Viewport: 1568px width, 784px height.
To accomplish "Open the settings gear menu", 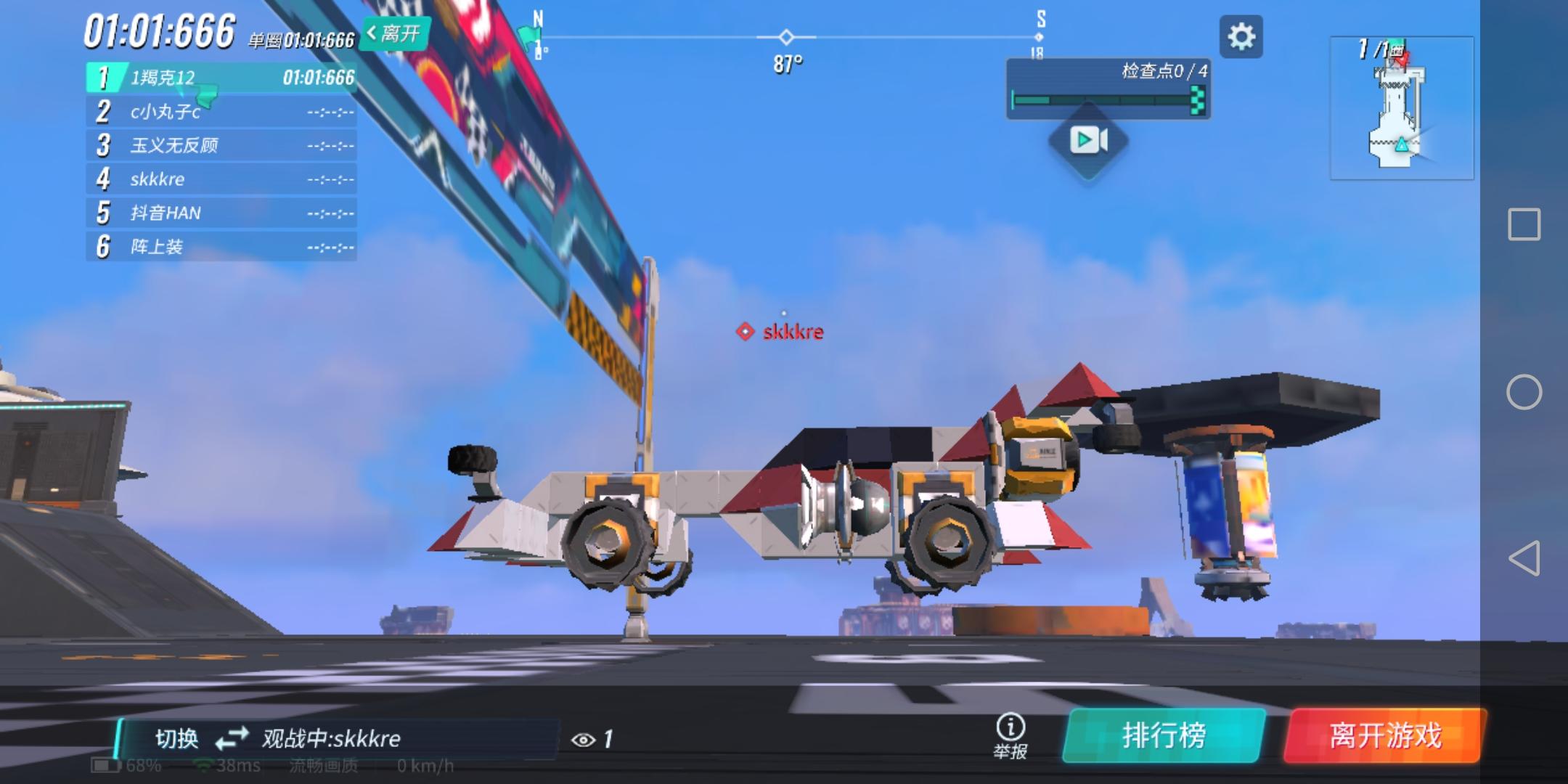I will (x=1241, y=37).
